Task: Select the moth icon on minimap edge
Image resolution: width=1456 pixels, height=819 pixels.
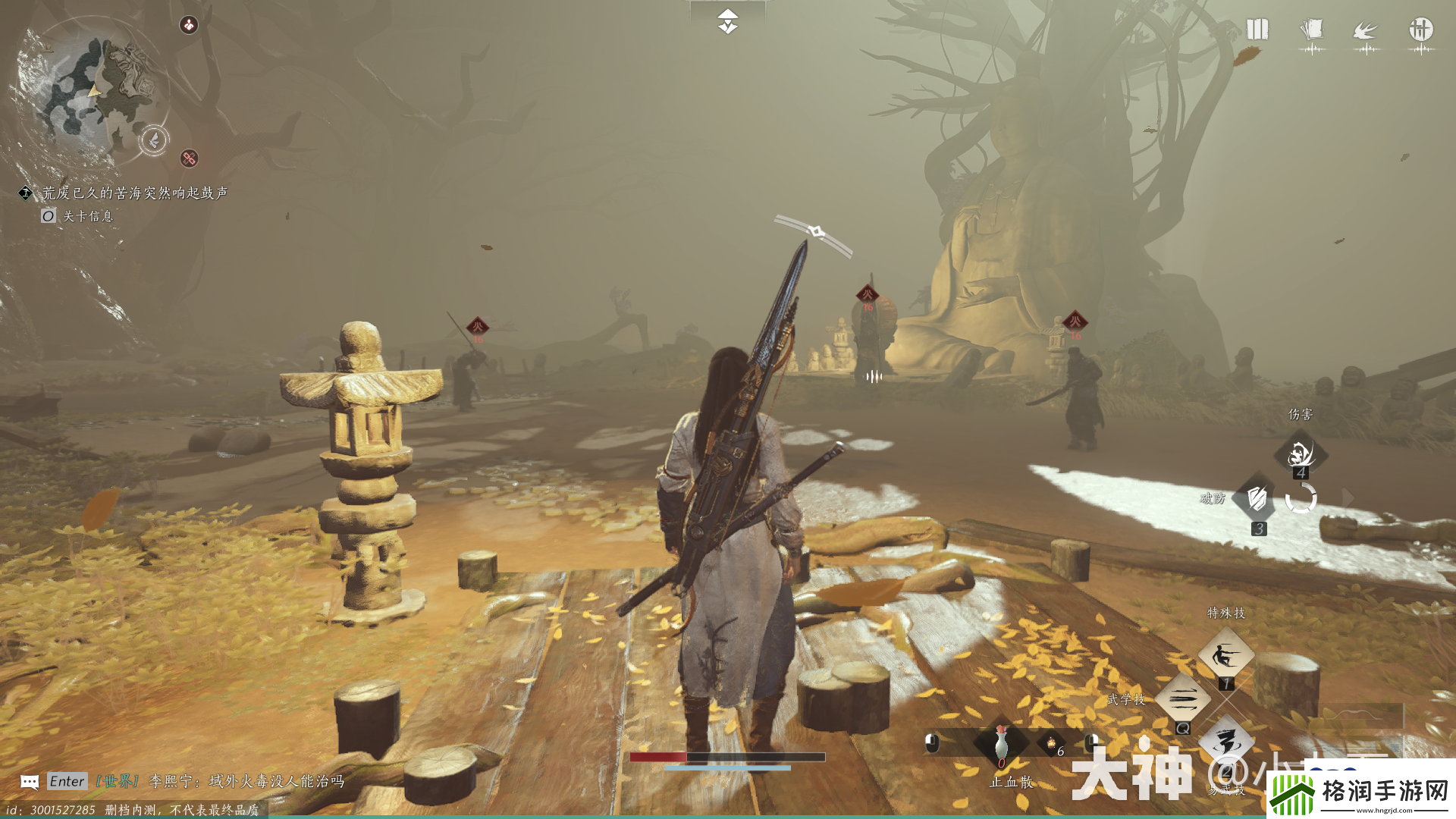Action: (154, 140)
